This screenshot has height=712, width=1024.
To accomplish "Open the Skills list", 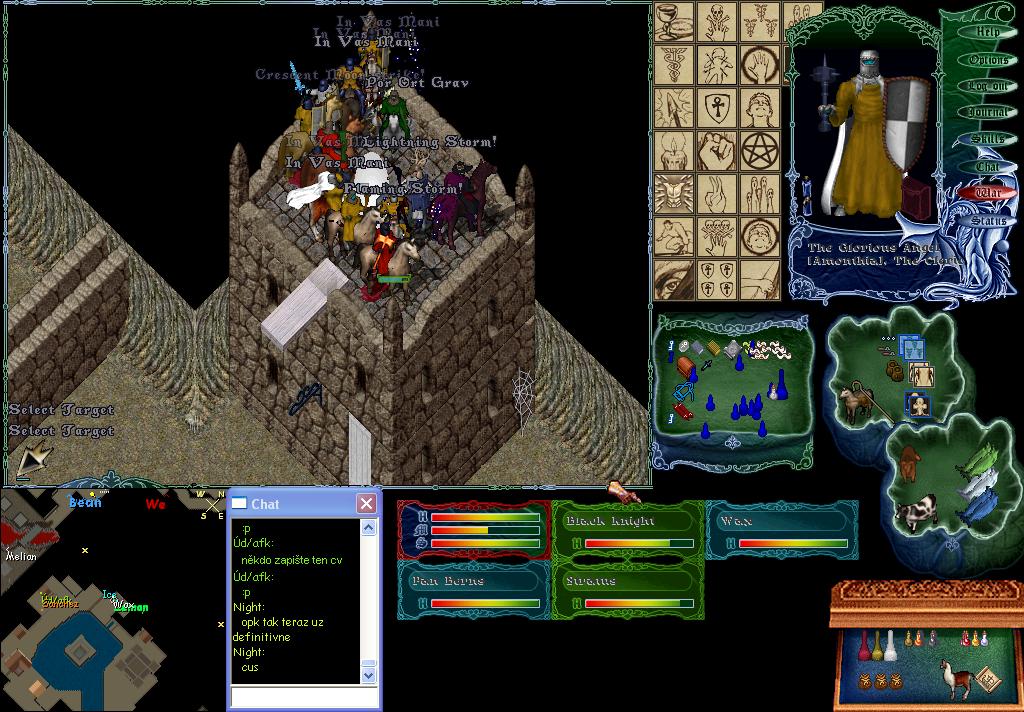I will [988, 140].
